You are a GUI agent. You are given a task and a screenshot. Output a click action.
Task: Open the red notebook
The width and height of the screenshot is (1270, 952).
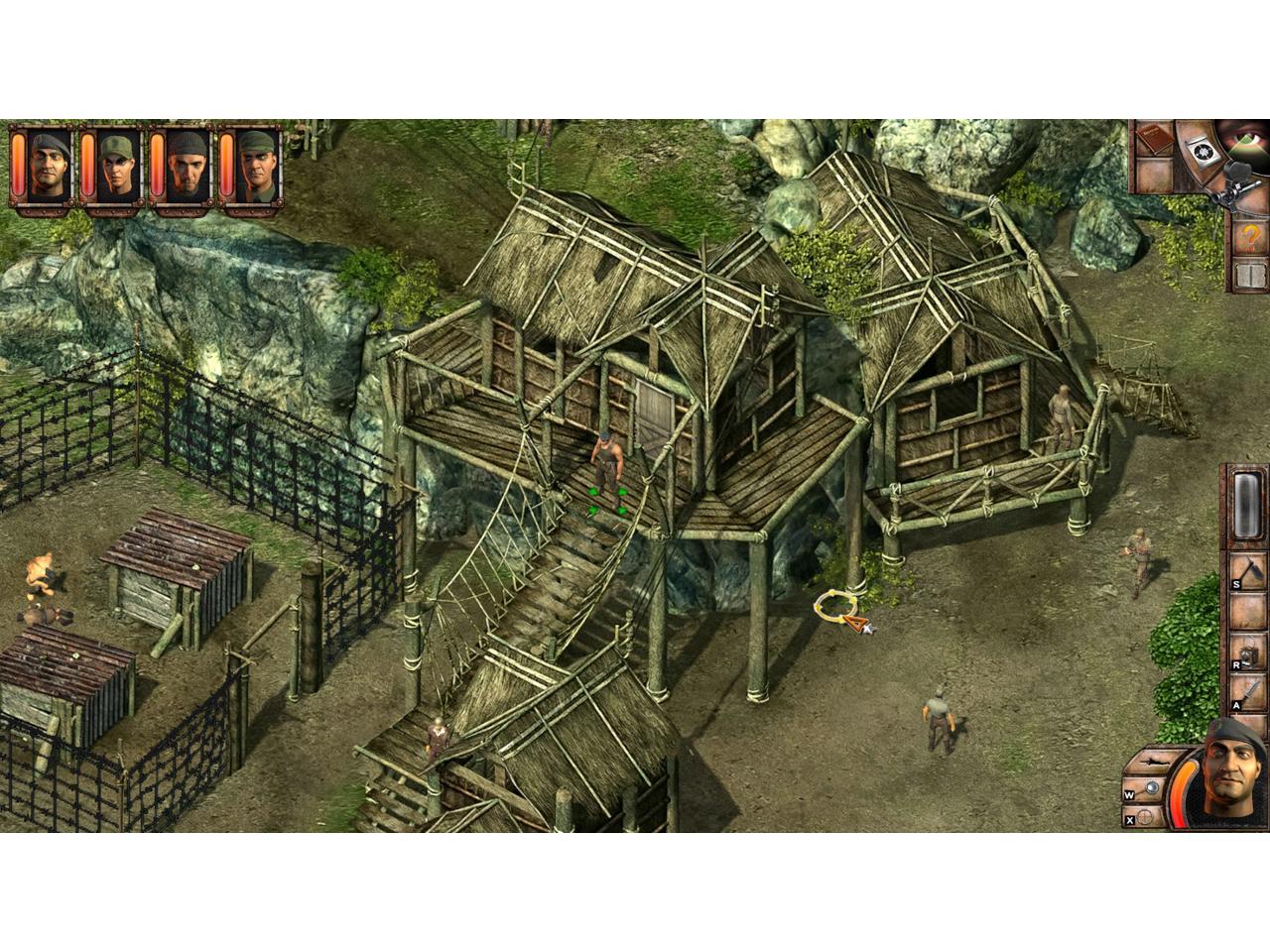tap(1156, 140)
